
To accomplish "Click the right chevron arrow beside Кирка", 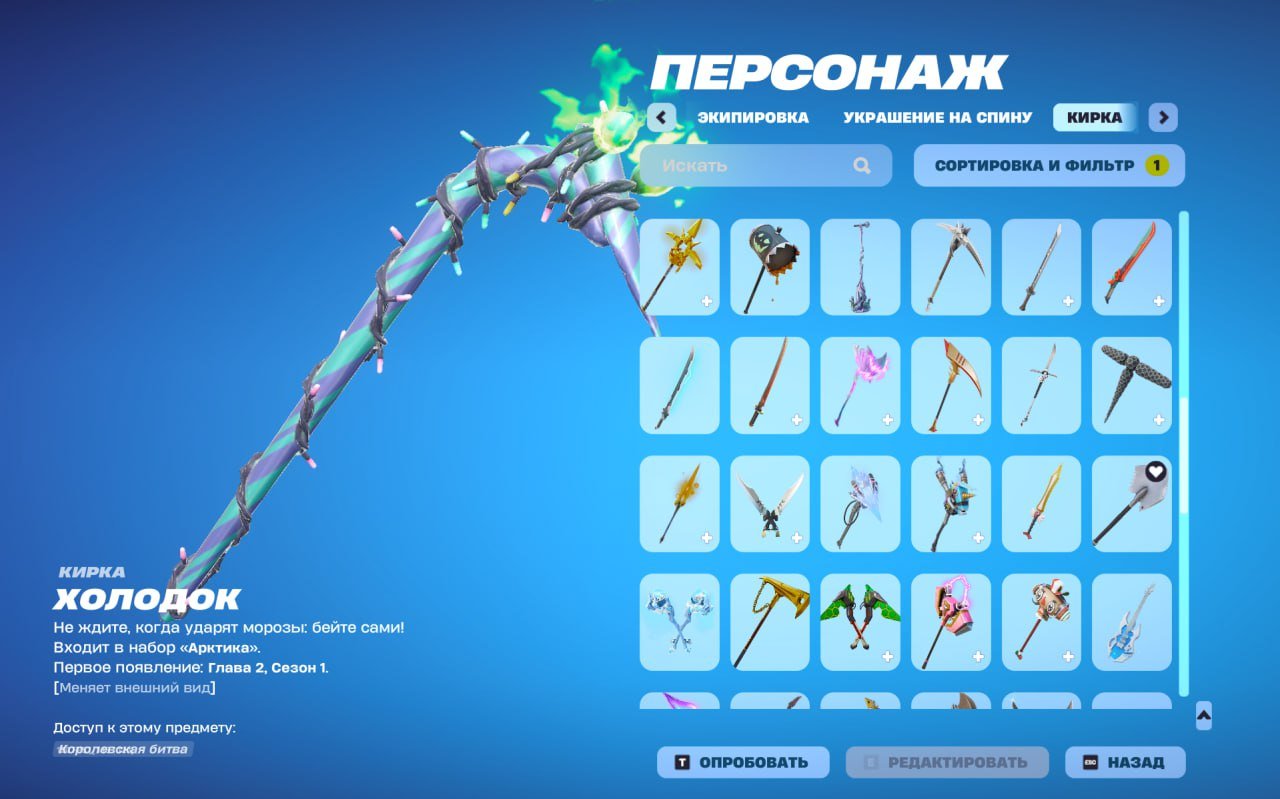I will pos(1163,118).
